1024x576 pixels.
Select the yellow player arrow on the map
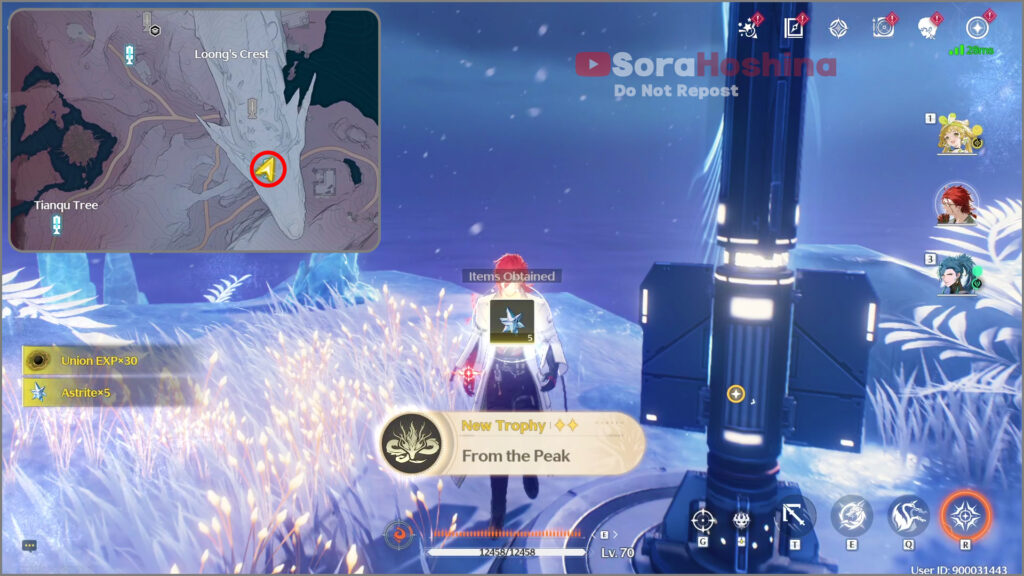pos(267,170)
